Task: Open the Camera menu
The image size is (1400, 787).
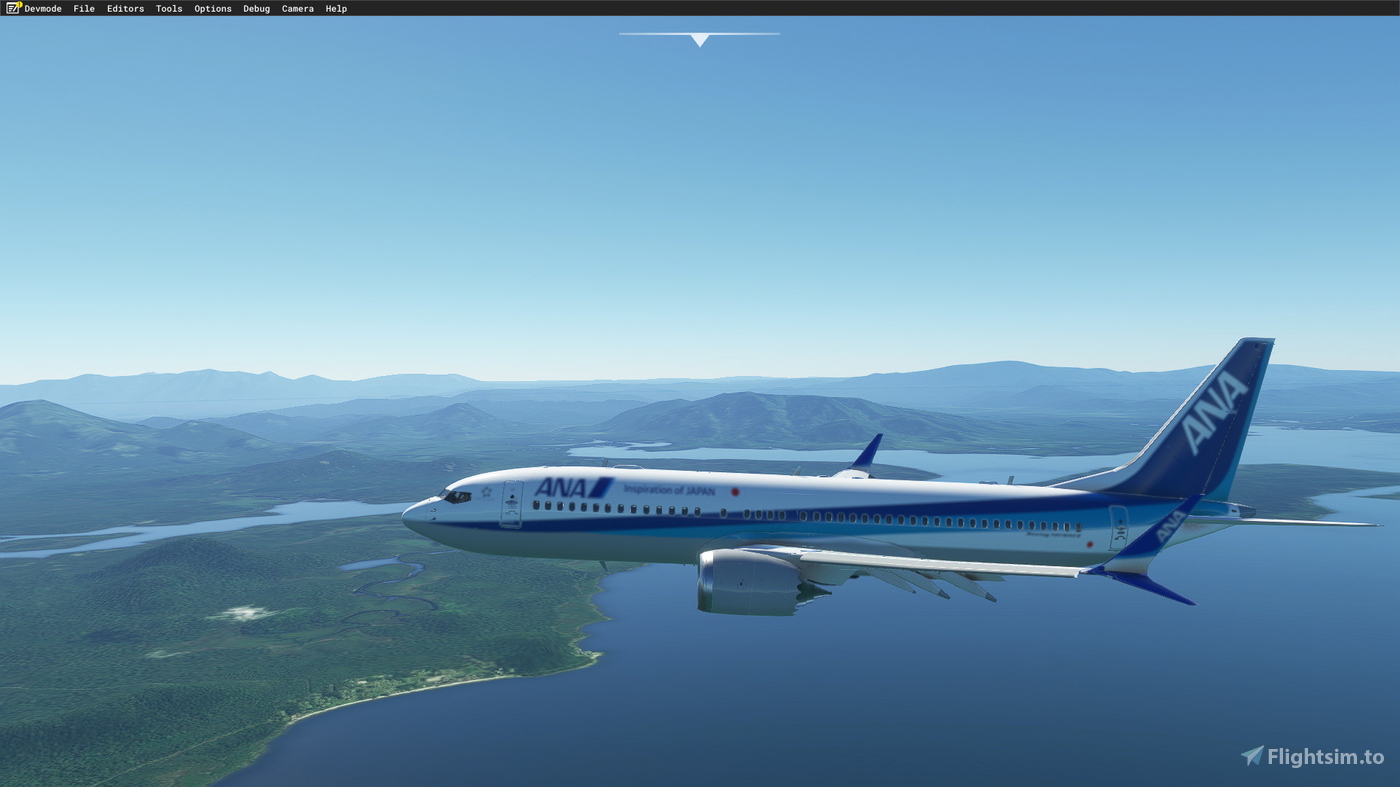Action: click(297, 8)
